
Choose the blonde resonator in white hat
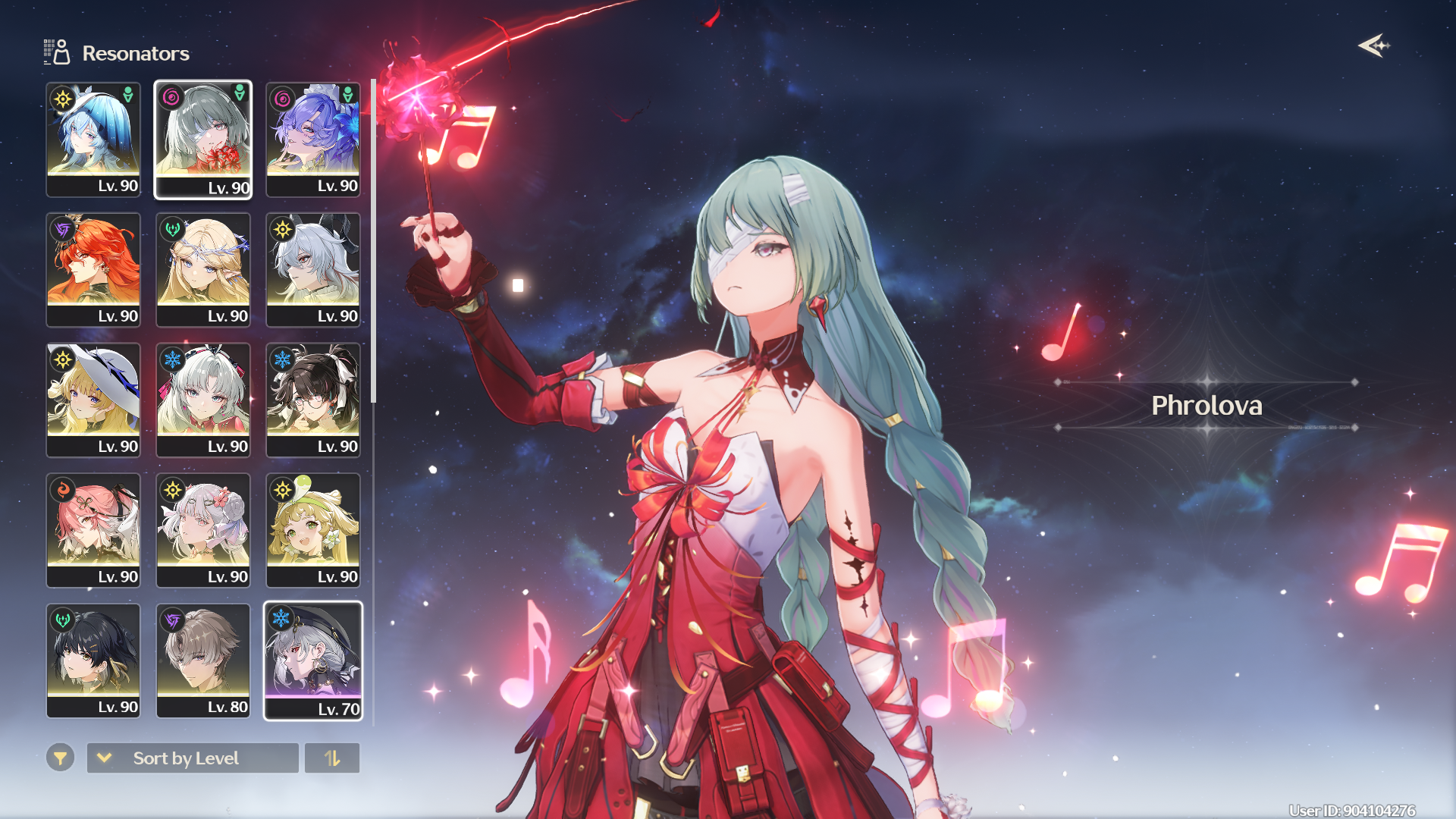[93, 400]
